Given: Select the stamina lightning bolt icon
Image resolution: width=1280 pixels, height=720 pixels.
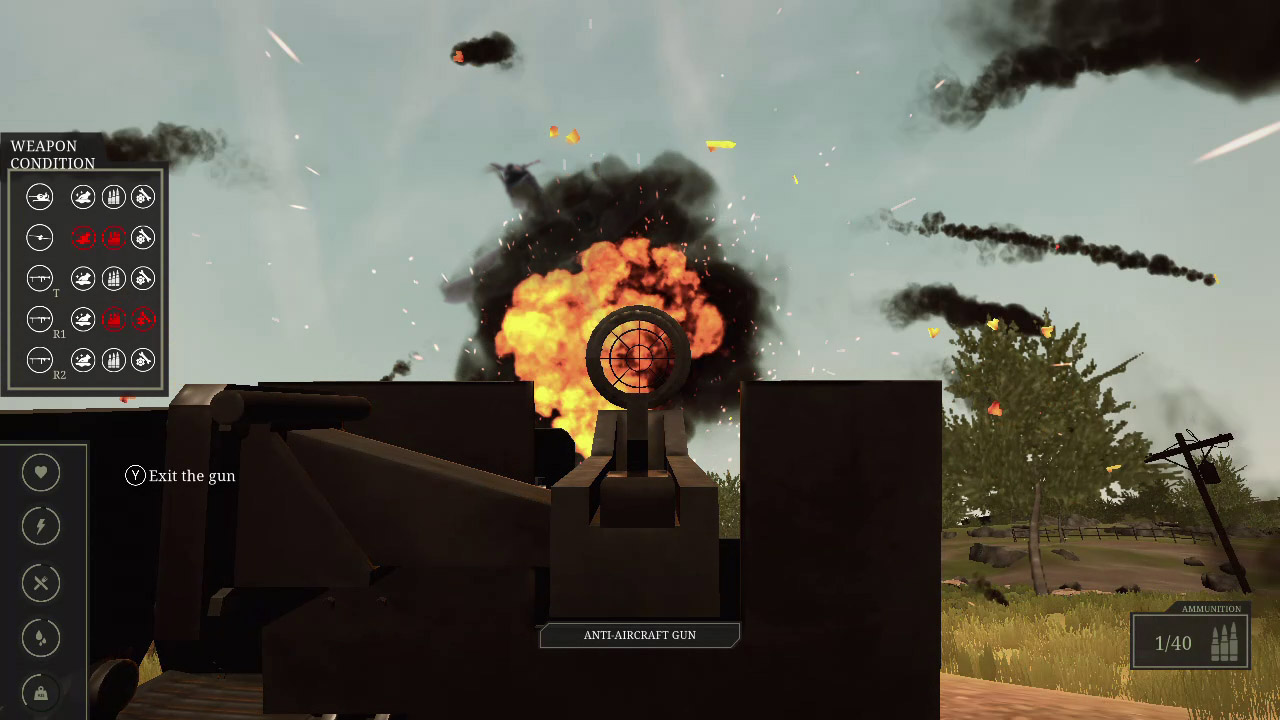Looking at the screenshot, I should pyautogui.click(x=40, y=525).
